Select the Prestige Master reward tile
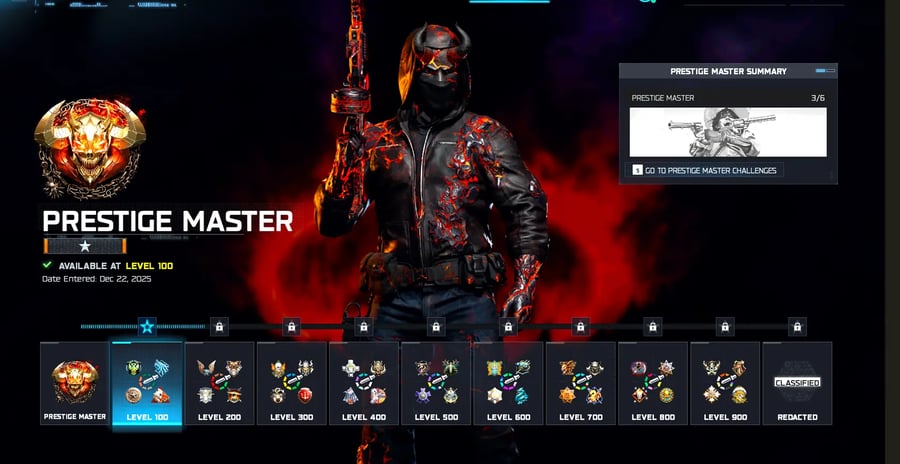The width and height of the screenshot is (900, 464). click(75, 383)
